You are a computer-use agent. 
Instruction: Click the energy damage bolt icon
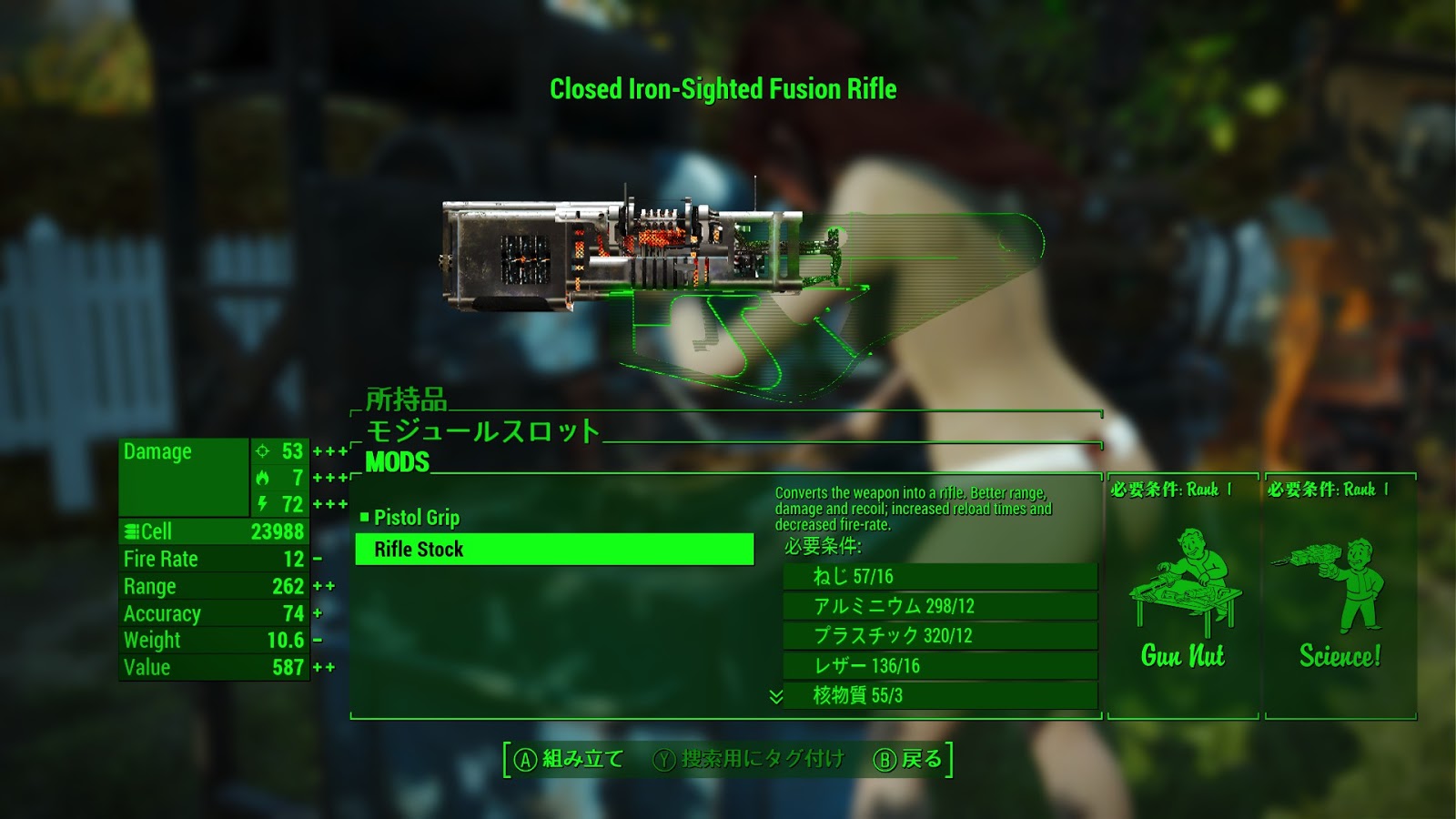pos(262,503)
